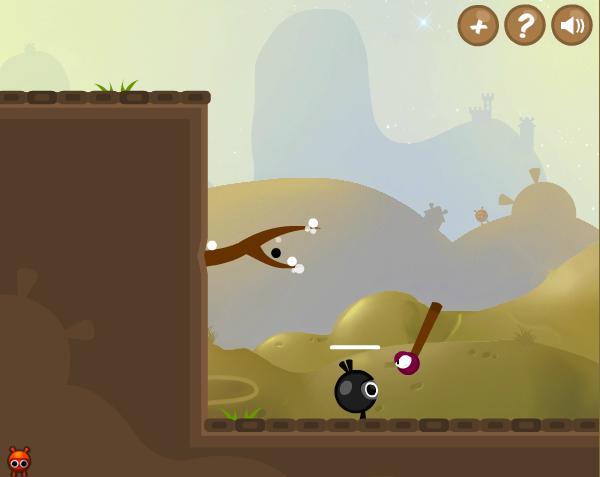Toggle sound with the speaker button
This screenshot has width=600, height=477.
(572, 25)
